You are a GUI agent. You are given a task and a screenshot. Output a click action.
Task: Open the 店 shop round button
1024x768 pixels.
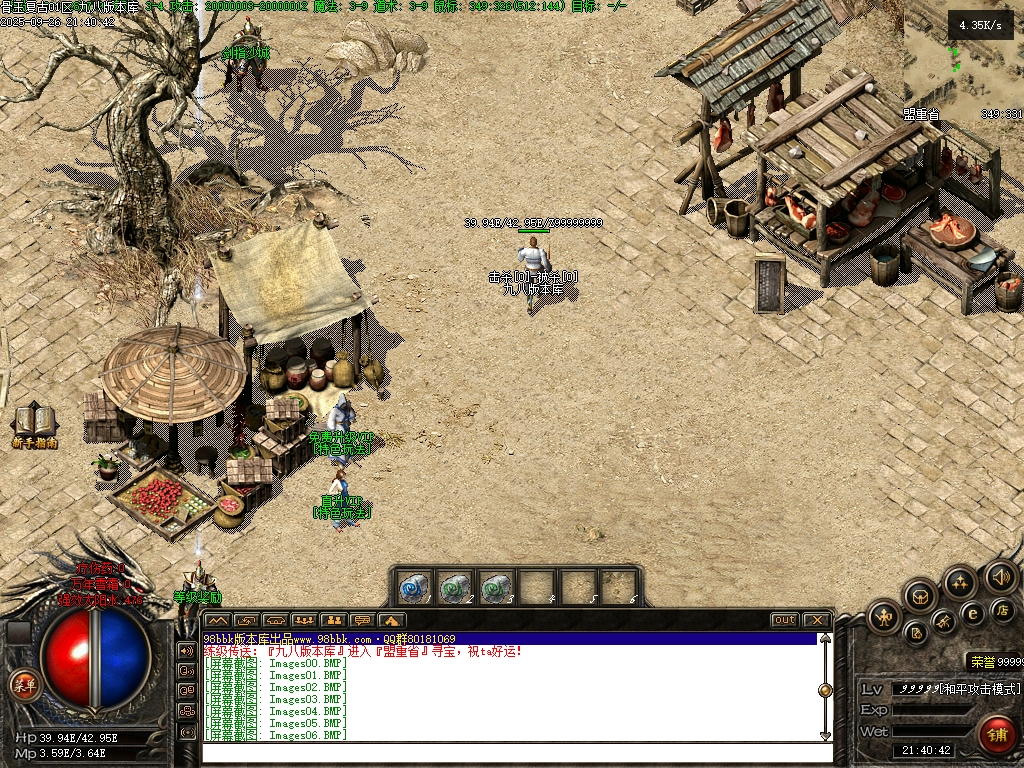1002,609
